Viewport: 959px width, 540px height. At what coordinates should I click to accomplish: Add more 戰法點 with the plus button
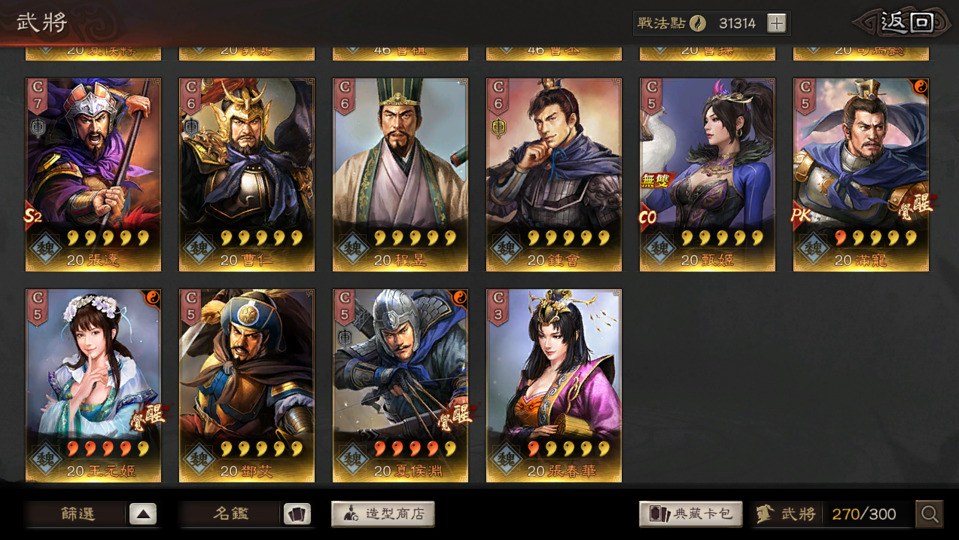click(x=776, y=24)
